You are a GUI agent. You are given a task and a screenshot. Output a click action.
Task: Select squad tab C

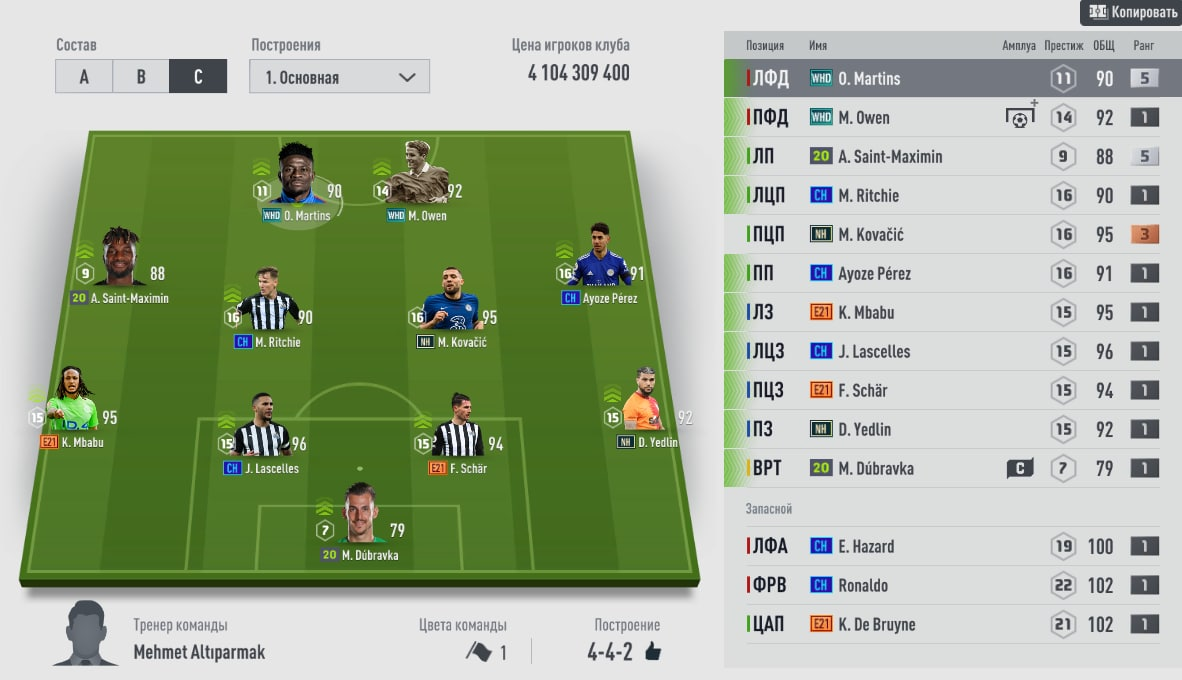[x=198, y=77]
